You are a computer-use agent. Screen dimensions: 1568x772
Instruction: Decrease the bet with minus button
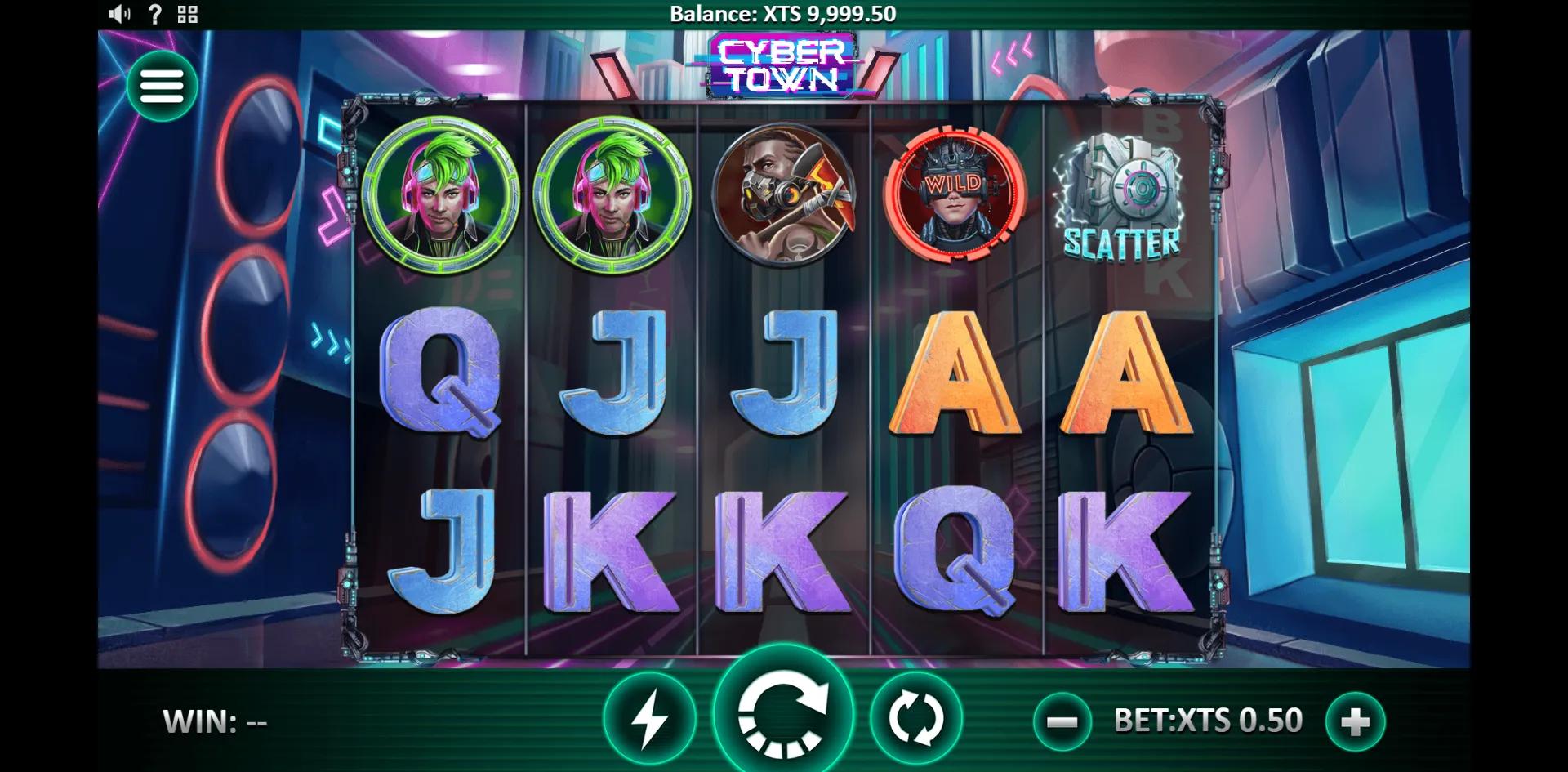[1063, 721]
